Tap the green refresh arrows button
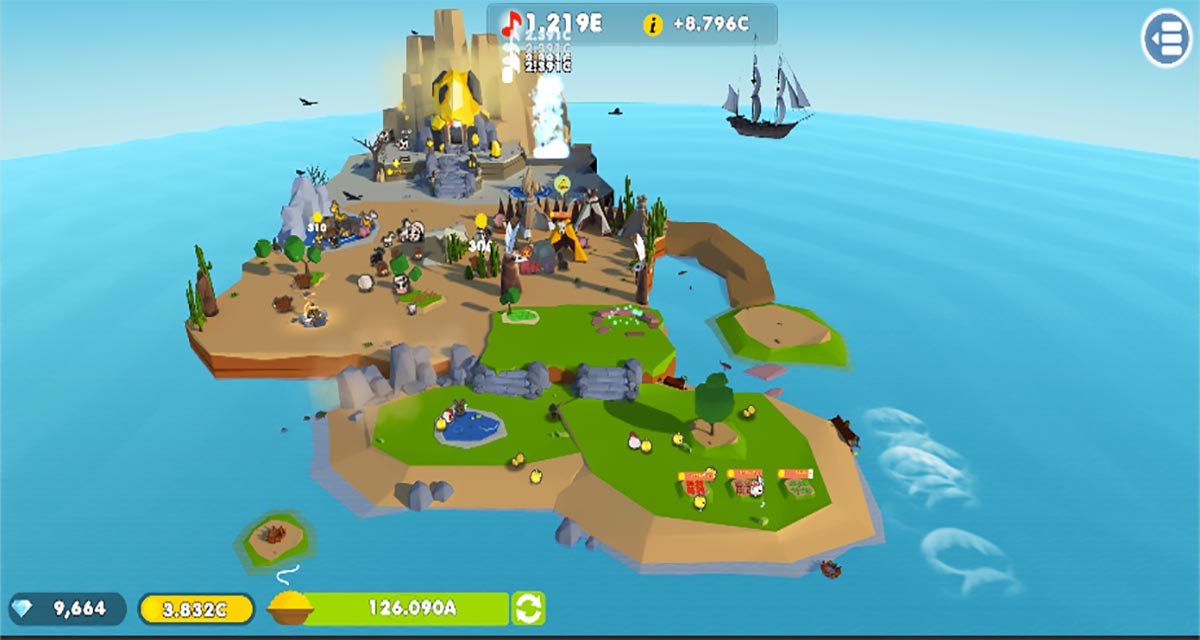Image resolution: width=1200 pixels, height=640 pixels. pos(528,608)
